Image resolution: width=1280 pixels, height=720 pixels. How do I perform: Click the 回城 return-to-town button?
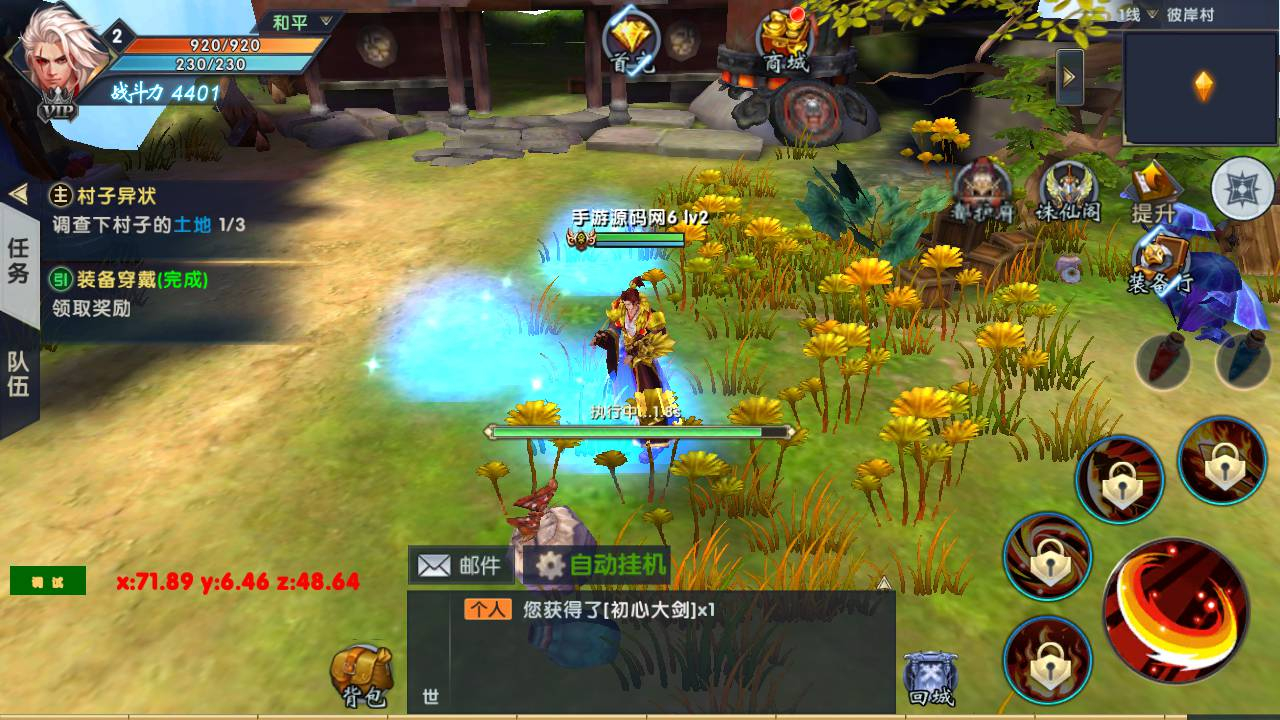[x=929, y=678]
